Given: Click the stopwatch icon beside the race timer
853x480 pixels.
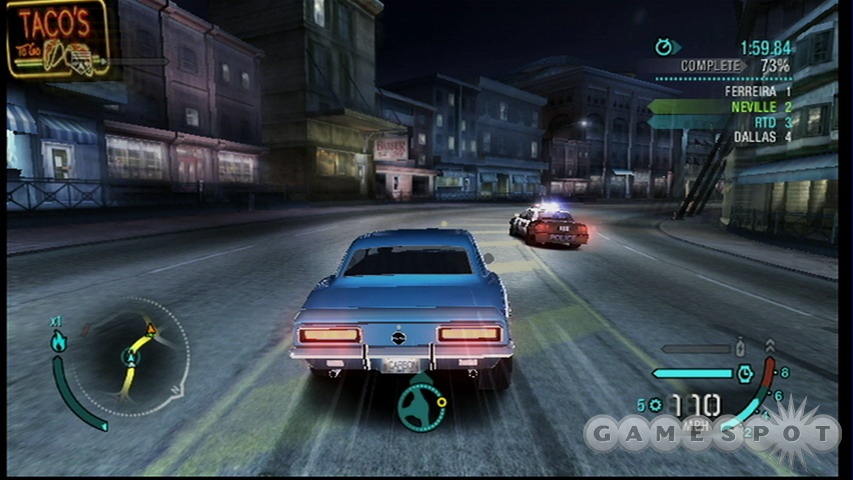Looking at the screenshot, I should (x=665, y=46).
